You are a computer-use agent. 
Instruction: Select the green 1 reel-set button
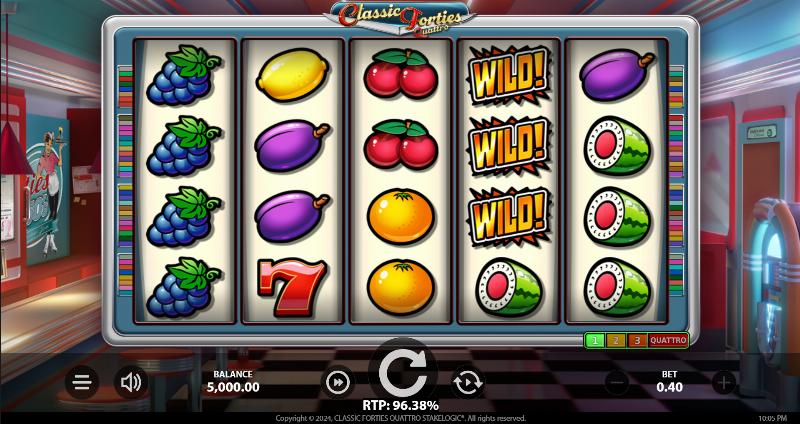[x=594, y=341]
